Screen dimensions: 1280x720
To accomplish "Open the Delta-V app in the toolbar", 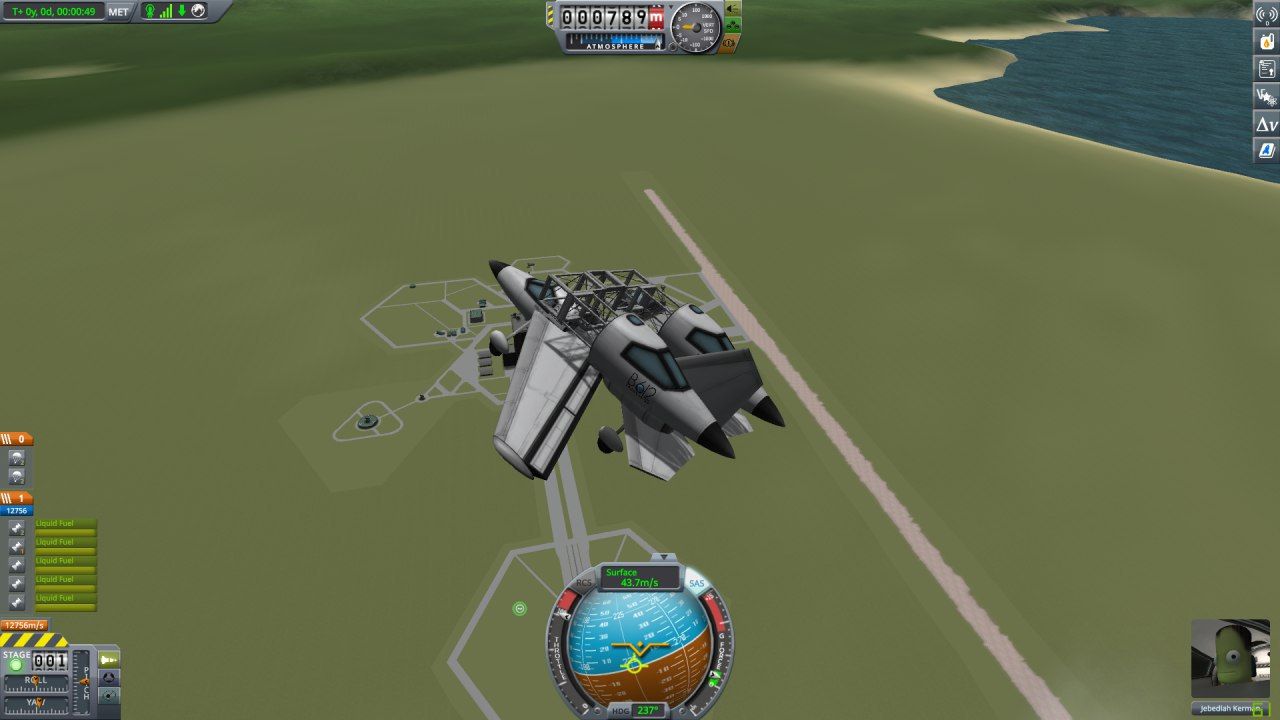I will pos(1267,124).
